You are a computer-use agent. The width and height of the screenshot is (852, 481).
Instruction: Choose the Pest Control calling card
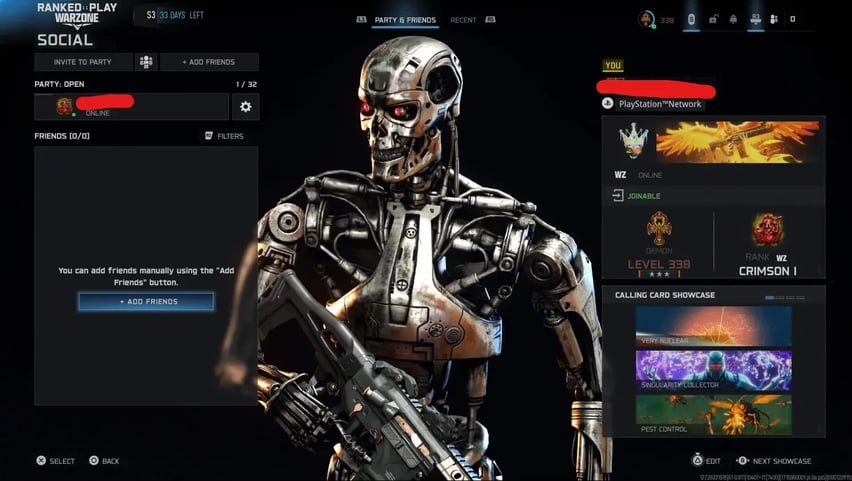(713, 414)
